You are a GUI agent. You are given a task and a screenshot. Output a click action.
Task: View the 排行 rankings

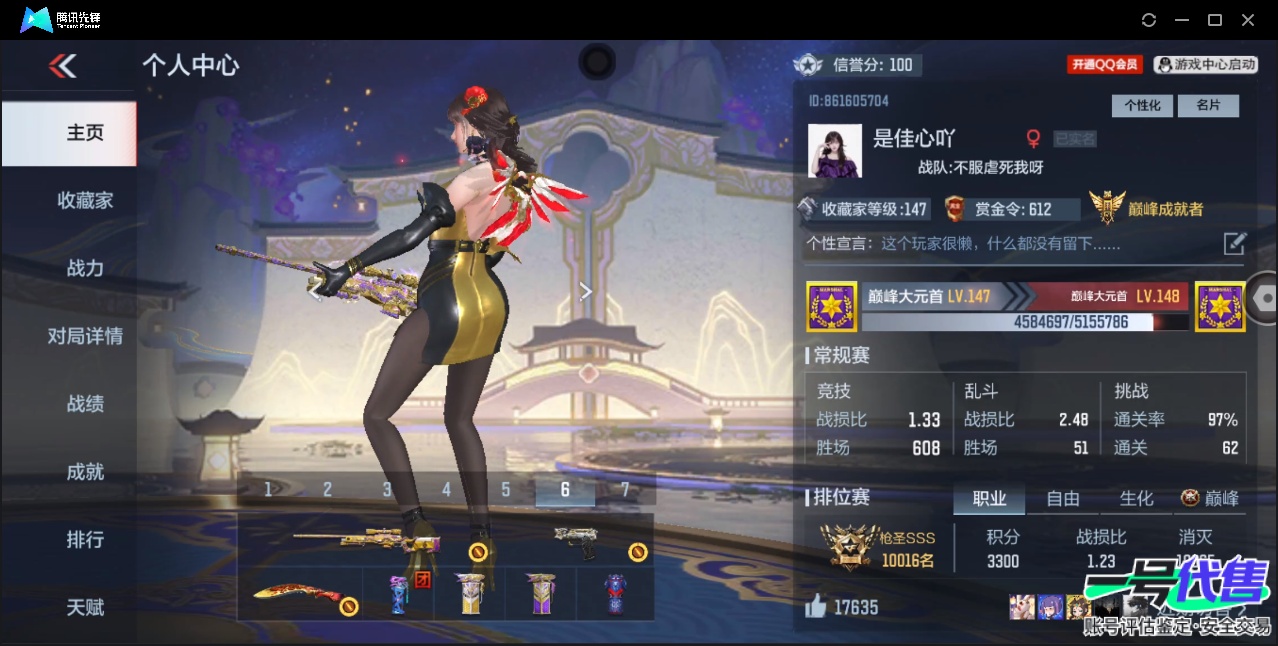85,540
